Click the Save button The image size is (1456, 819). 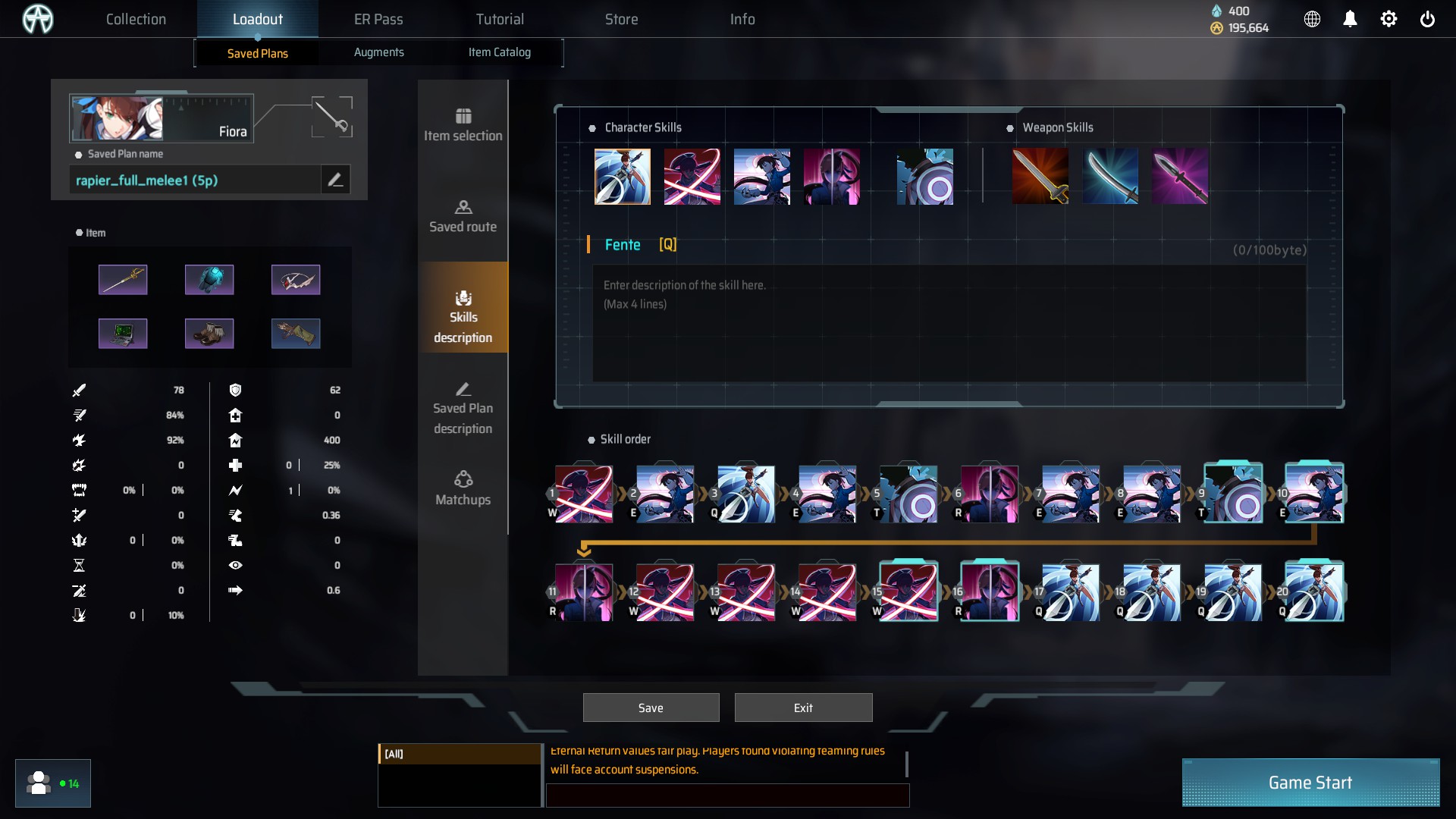coord(651,708)
